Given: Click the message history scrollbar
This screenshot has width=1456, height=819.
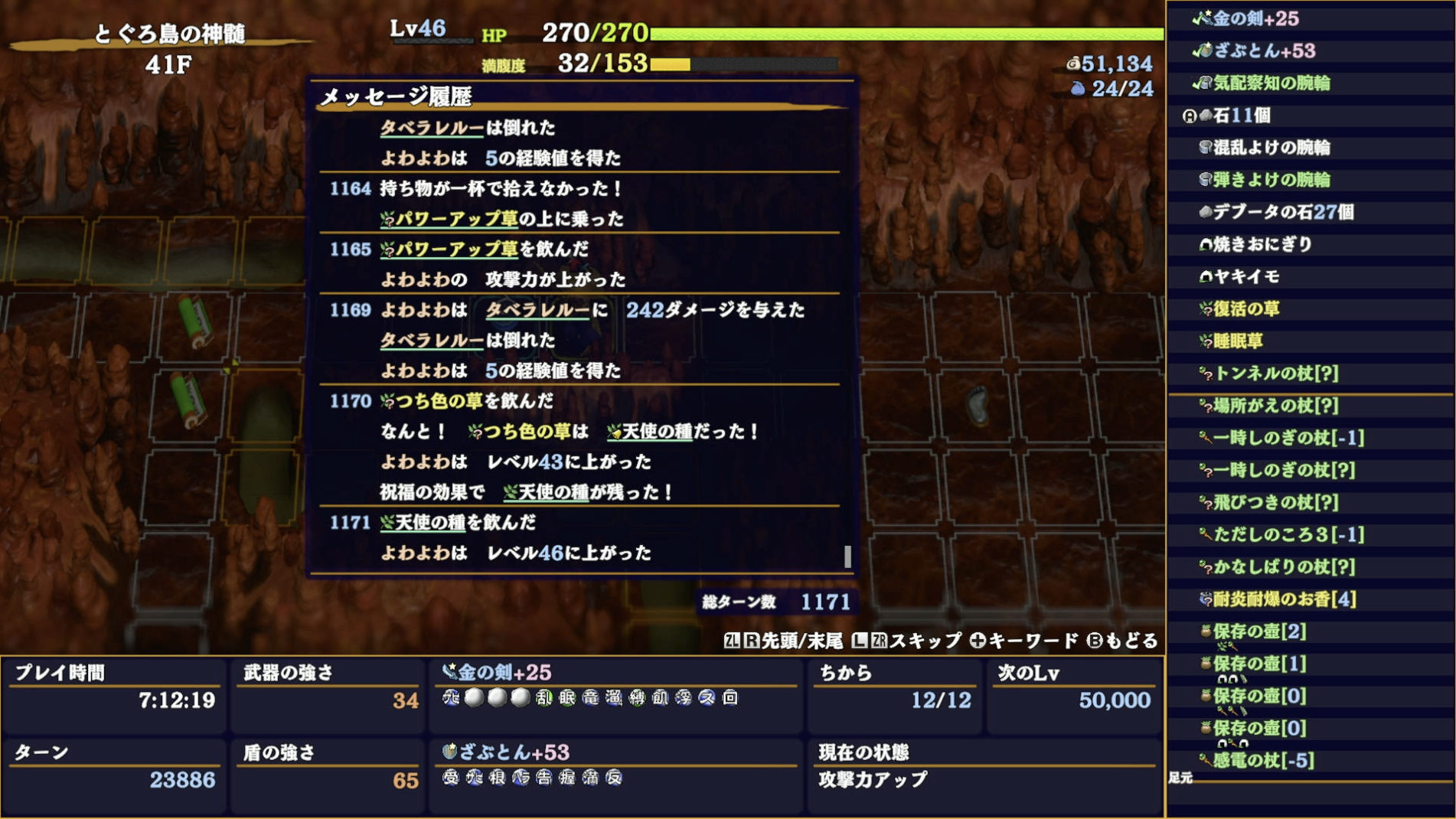Looking at the screenshot, I should 848,558.
